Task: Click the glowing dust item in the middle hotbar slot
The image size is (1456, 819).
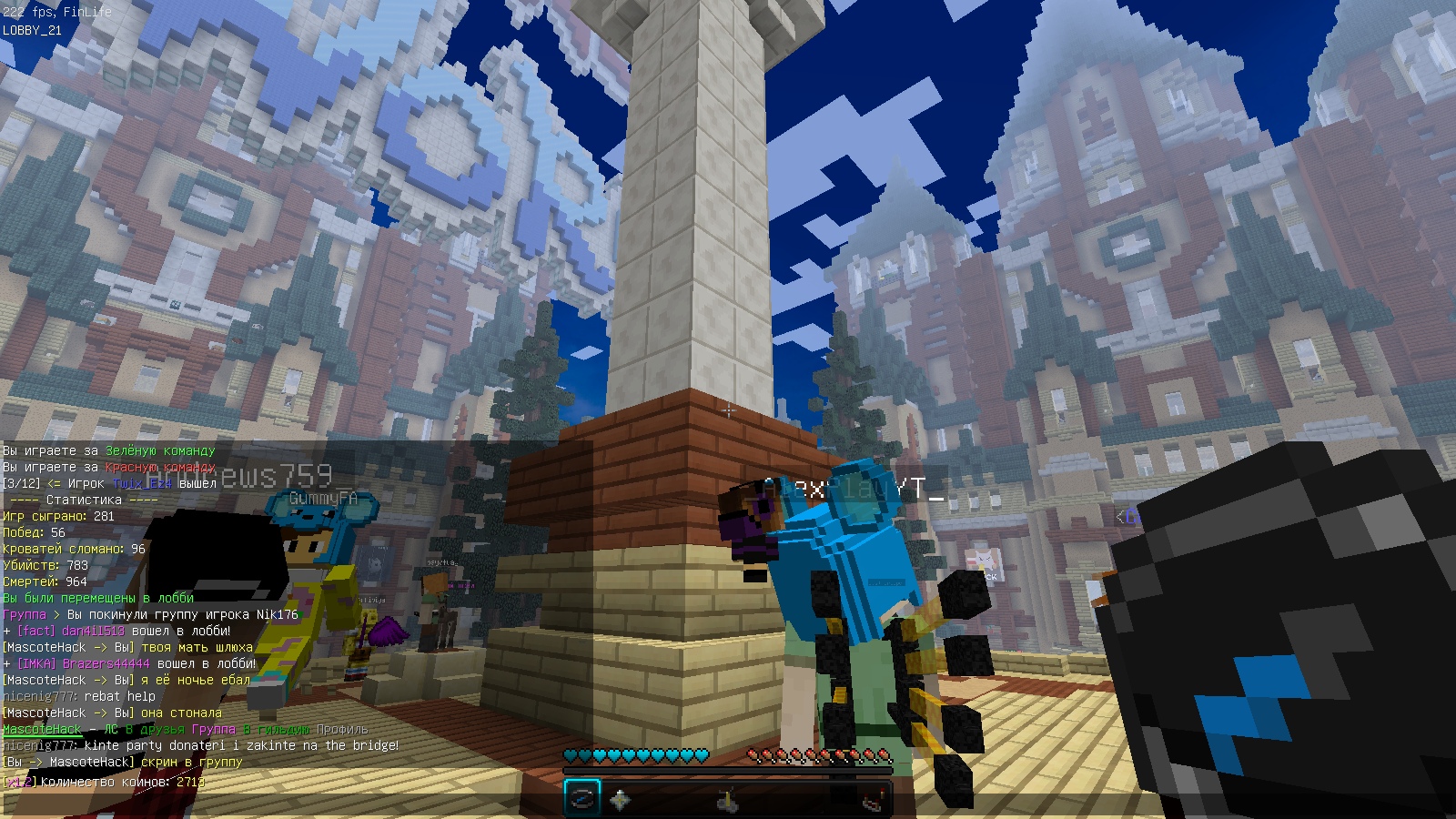Action: [728, 798]
